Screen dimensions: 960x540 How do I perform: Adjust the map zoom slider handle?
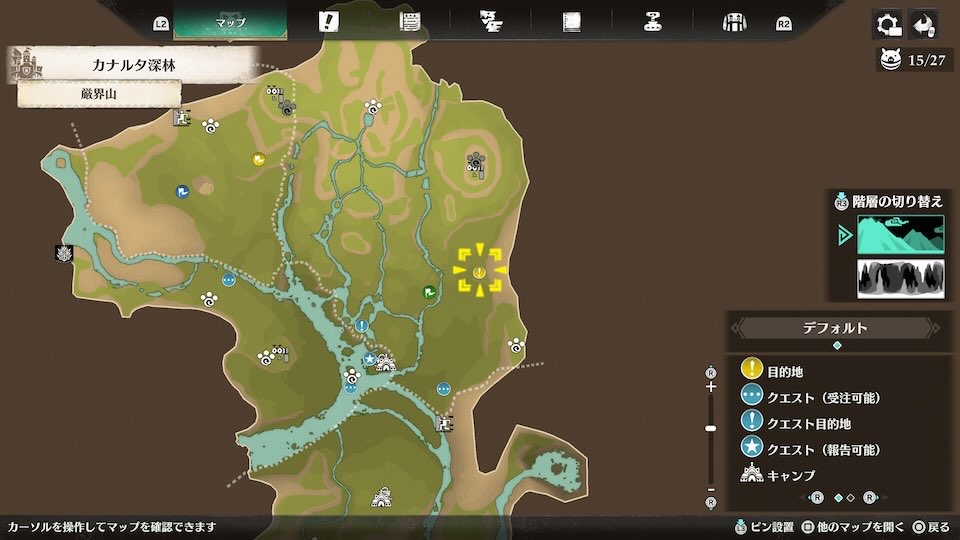(711, 428)
